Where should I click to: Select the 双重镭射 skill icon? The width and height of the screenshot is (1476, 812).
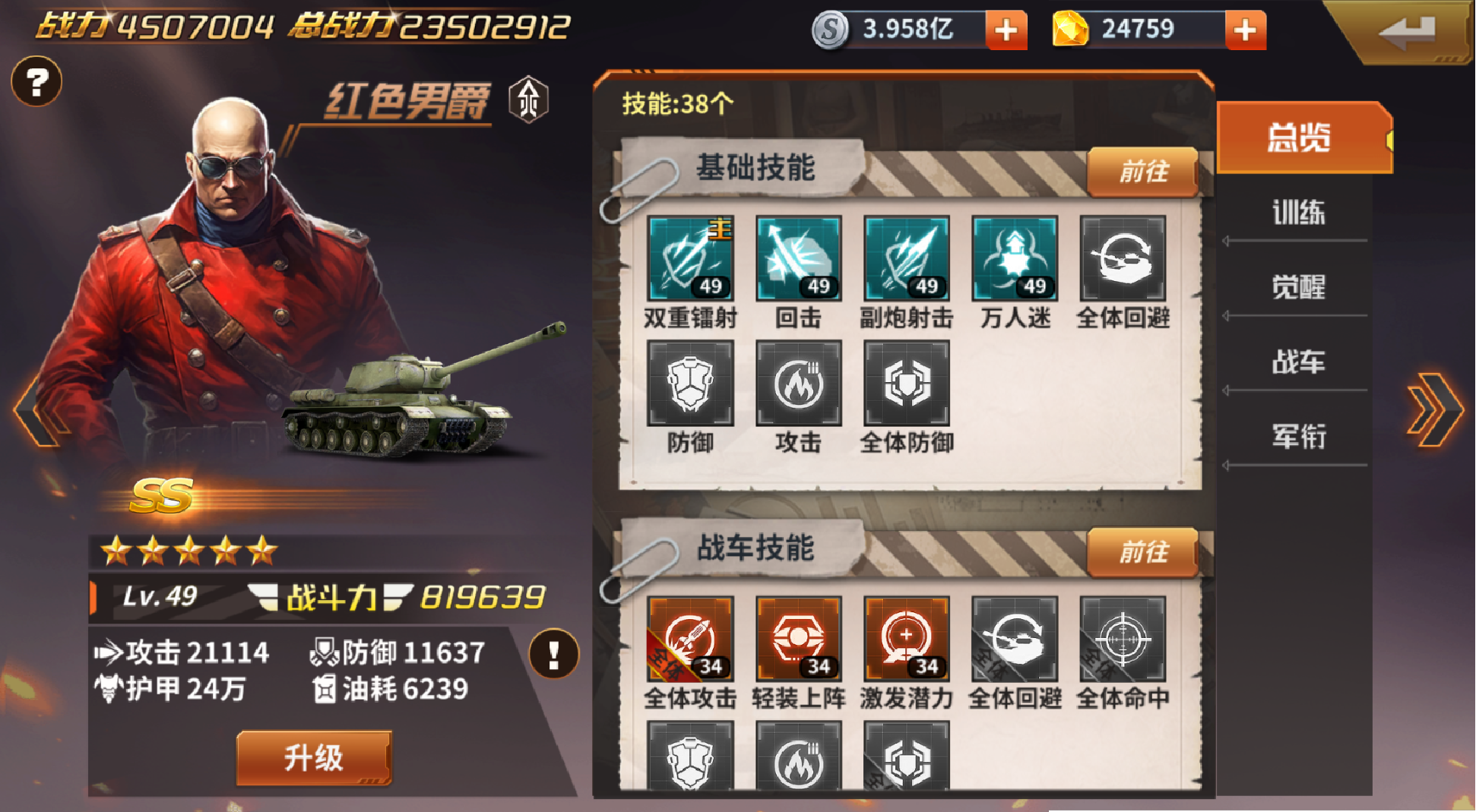(x=690, y=258)
